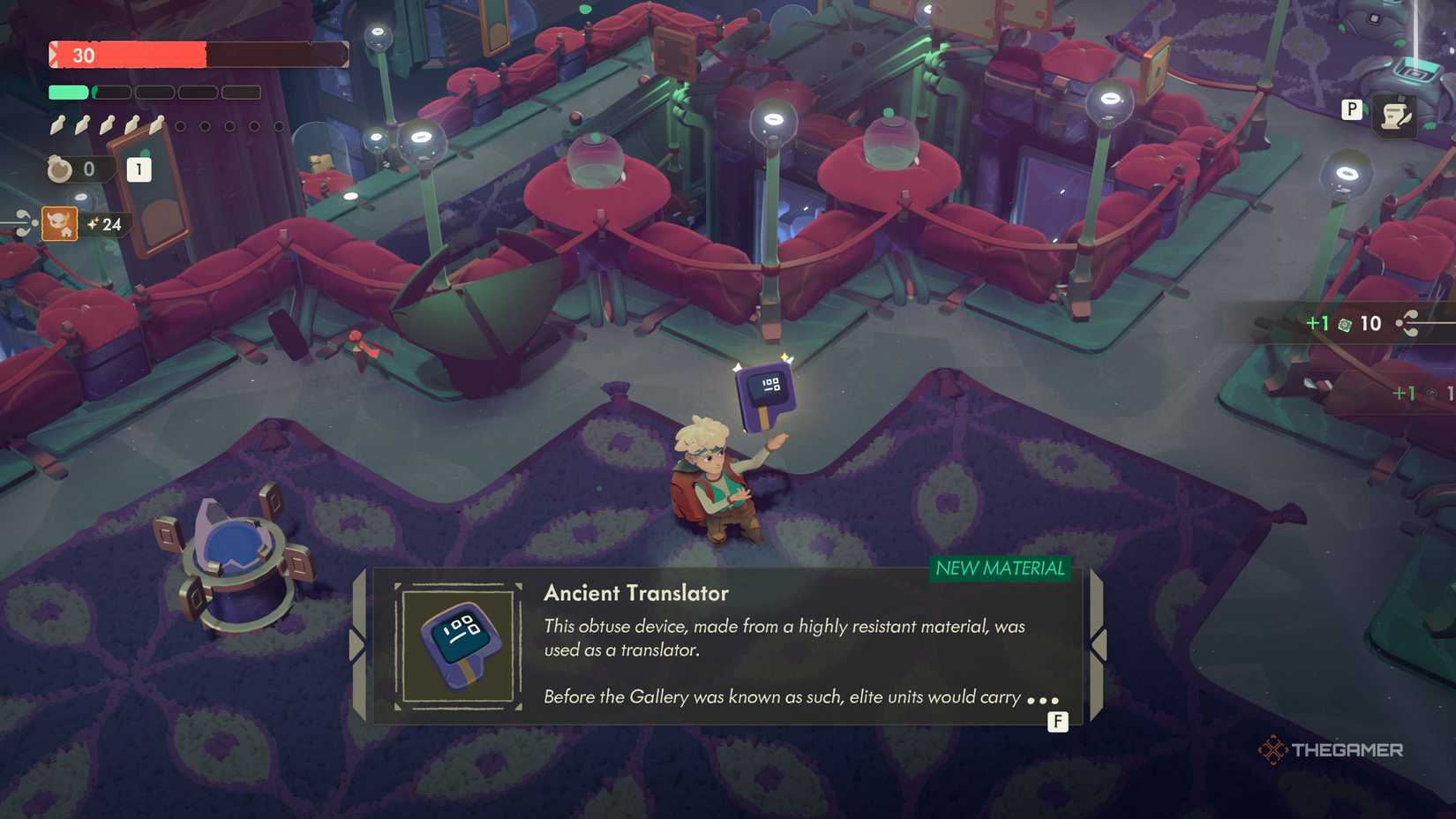1456x819 pixels.
Task: Select the key counter tile showing 1
Action: pos(139,169)
